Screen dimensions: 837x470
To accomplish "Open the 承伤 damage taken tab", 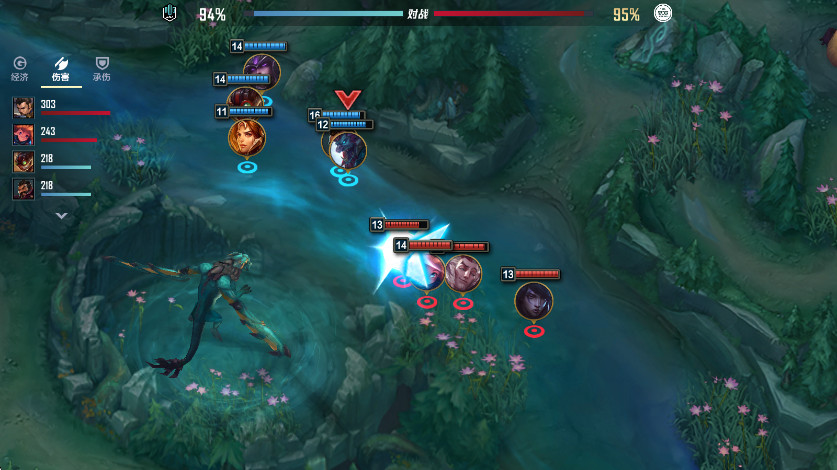I will pos(102,68).
